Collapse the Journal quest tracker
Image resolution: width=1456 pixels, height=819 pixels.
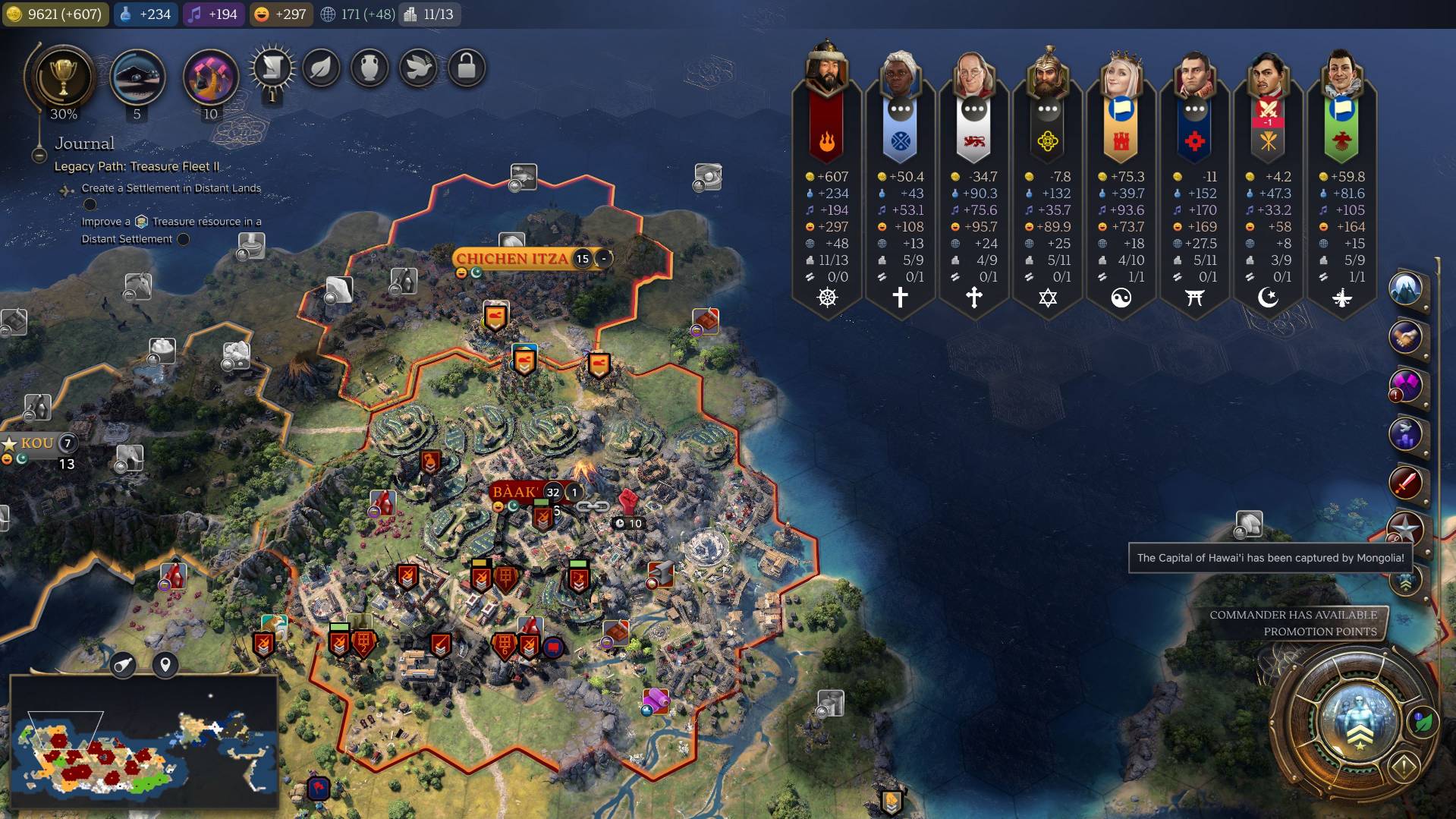(x=39, y=156)
